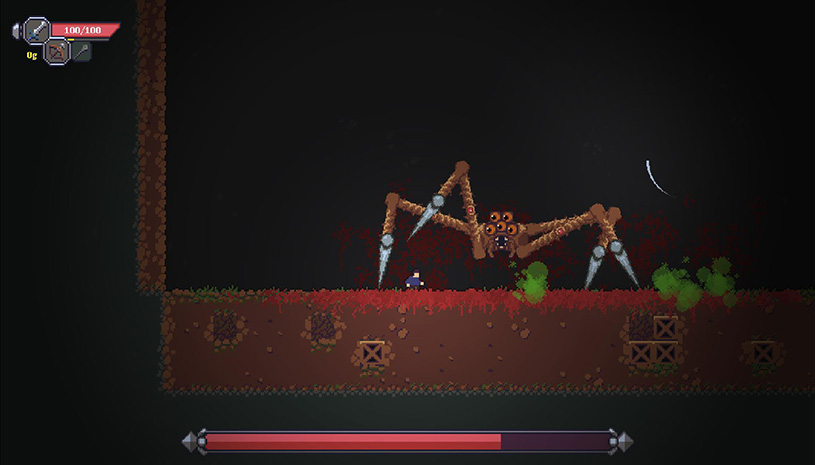Choose the greyed-out staff slot
Viewport: 815px width, 465px height.
82,50
